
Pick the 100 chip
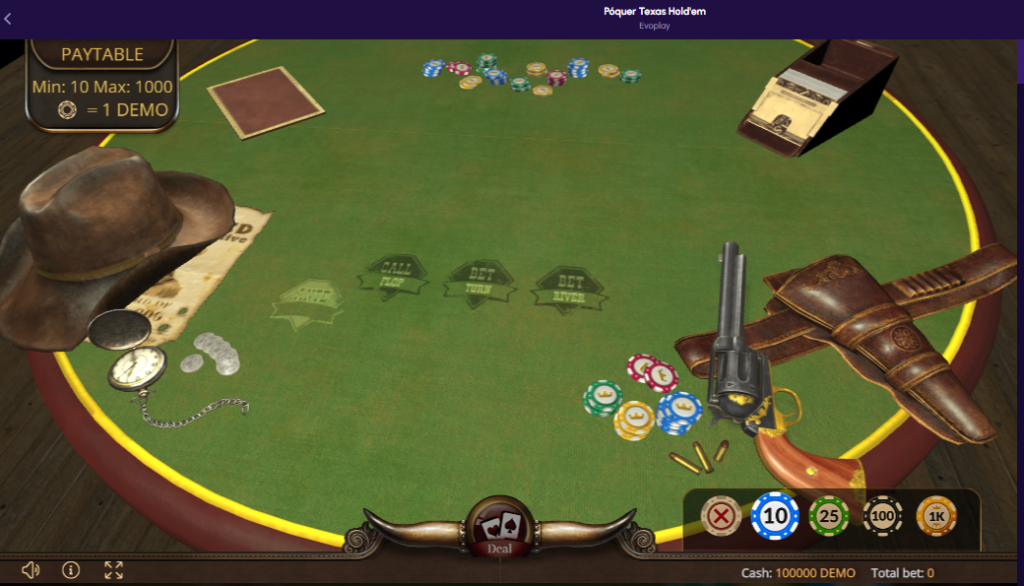coord(883,516)
